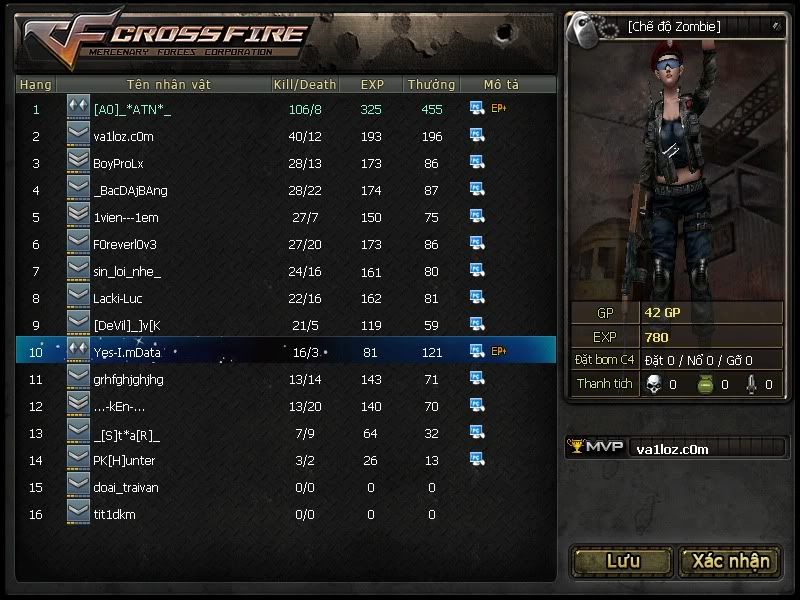The height and width of the screenshot is (600, 800).
Task: Confirm results with Xác nhận button
Action: [x=731, y=561]
